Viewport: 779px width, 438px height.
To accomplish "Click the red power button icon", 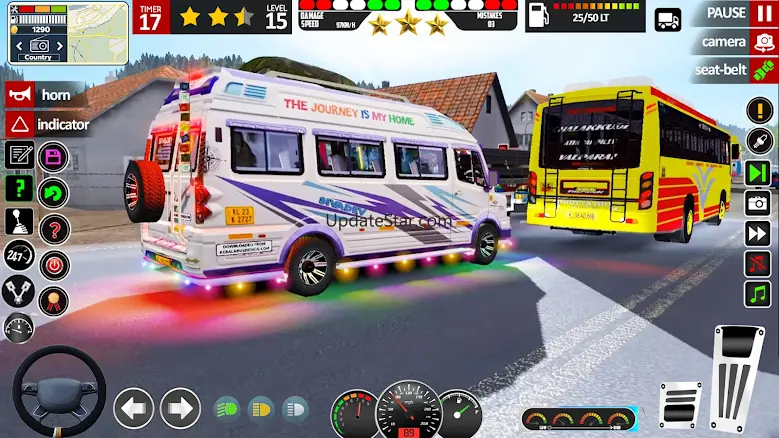I will [53, 265].
